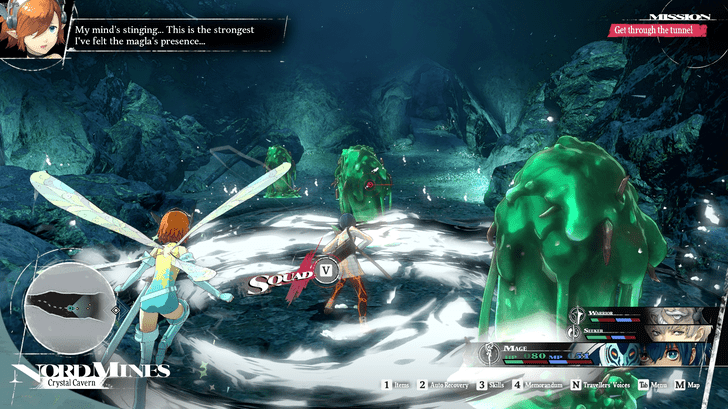Select the Seeker party member portrait
The height and width of the screenshot is (409, 728).
[x=681, y=334]
